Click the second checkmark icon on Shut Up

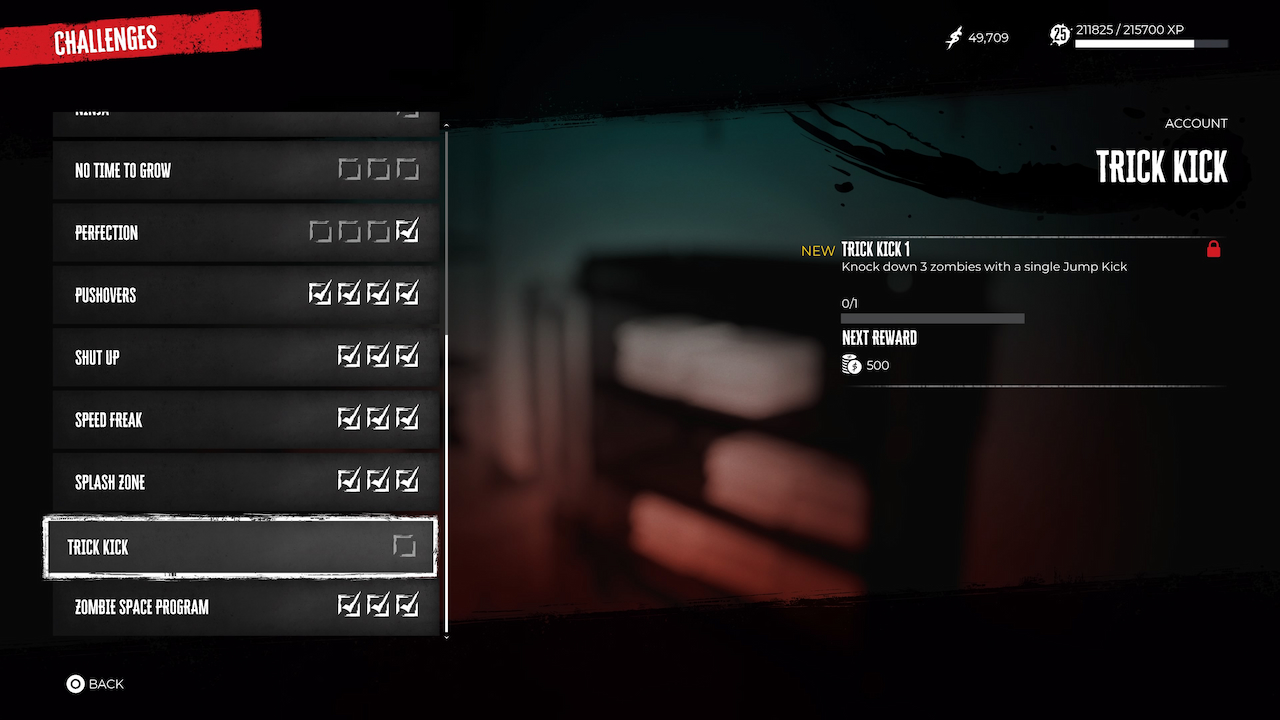(378, 355)
